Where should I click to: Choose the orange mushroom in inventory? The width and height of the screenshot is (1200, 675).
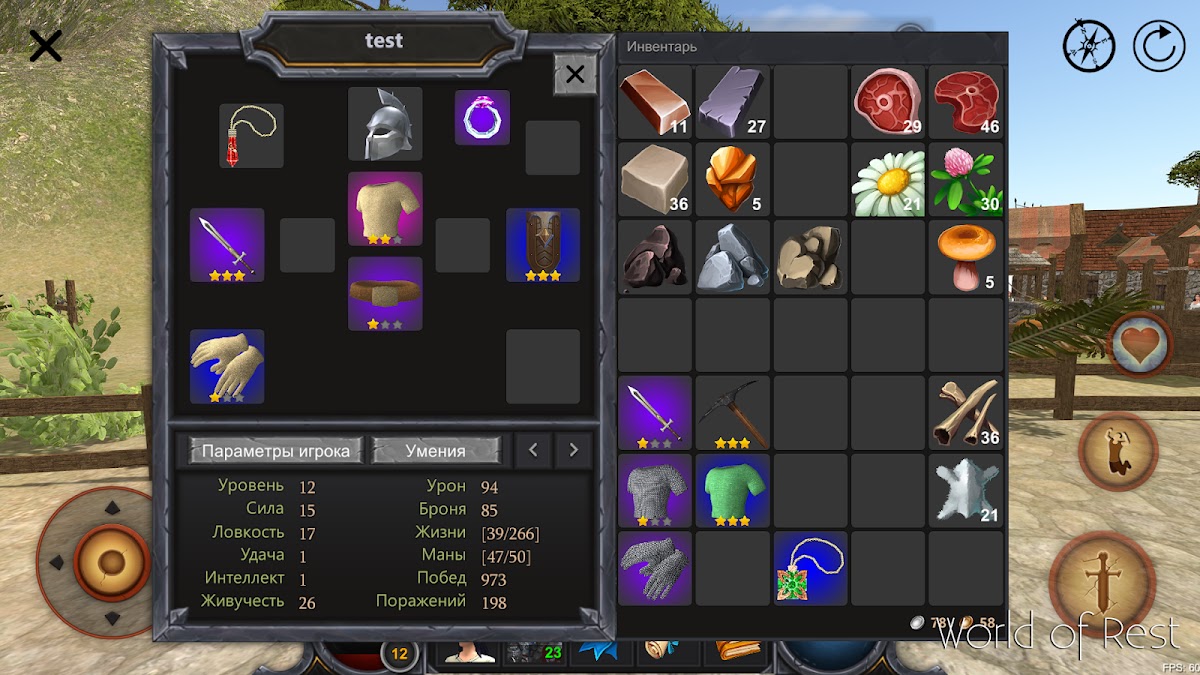pyautogui.click(x=966, y=257)
